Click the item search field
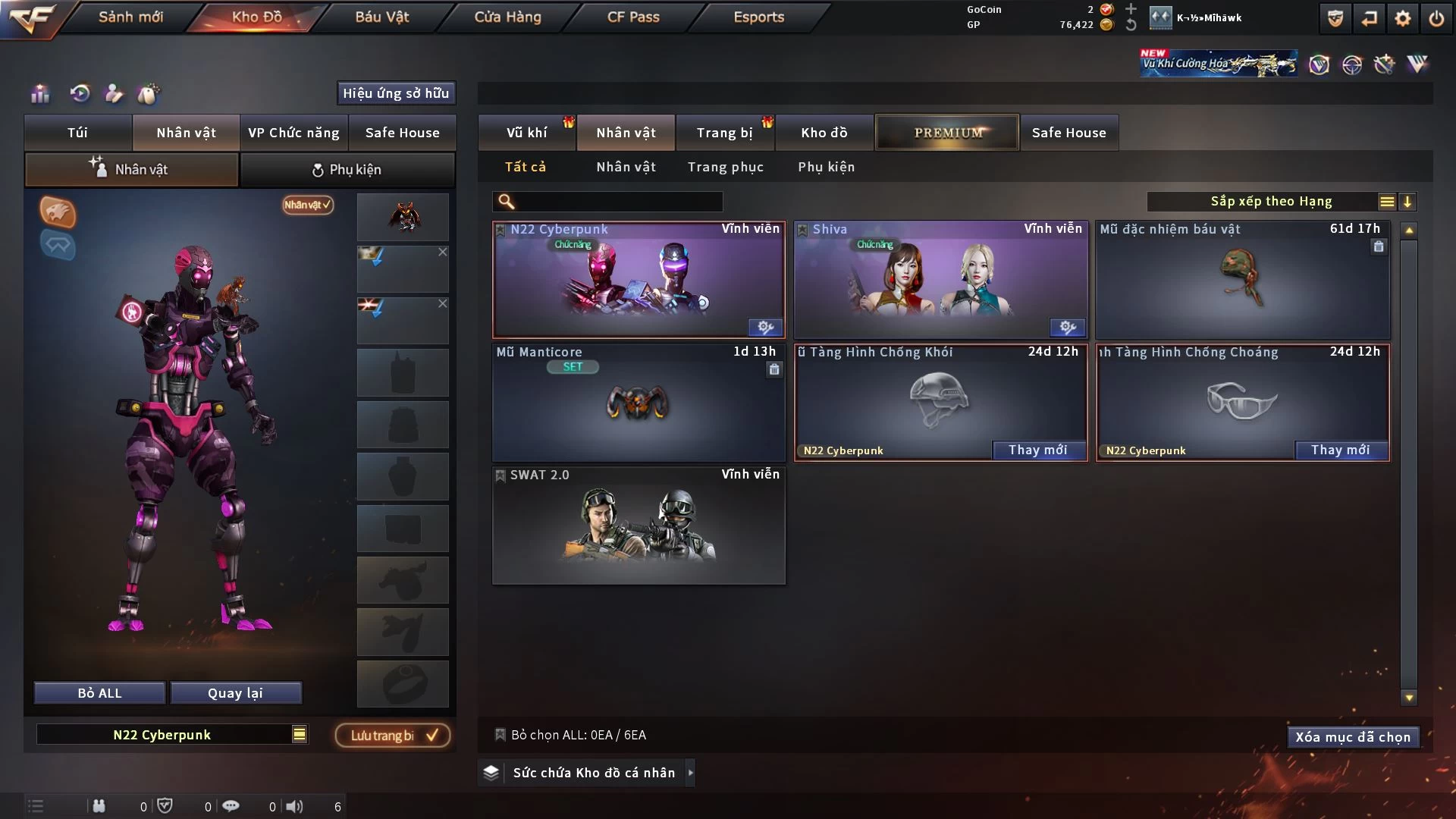 tap(618, 202)
